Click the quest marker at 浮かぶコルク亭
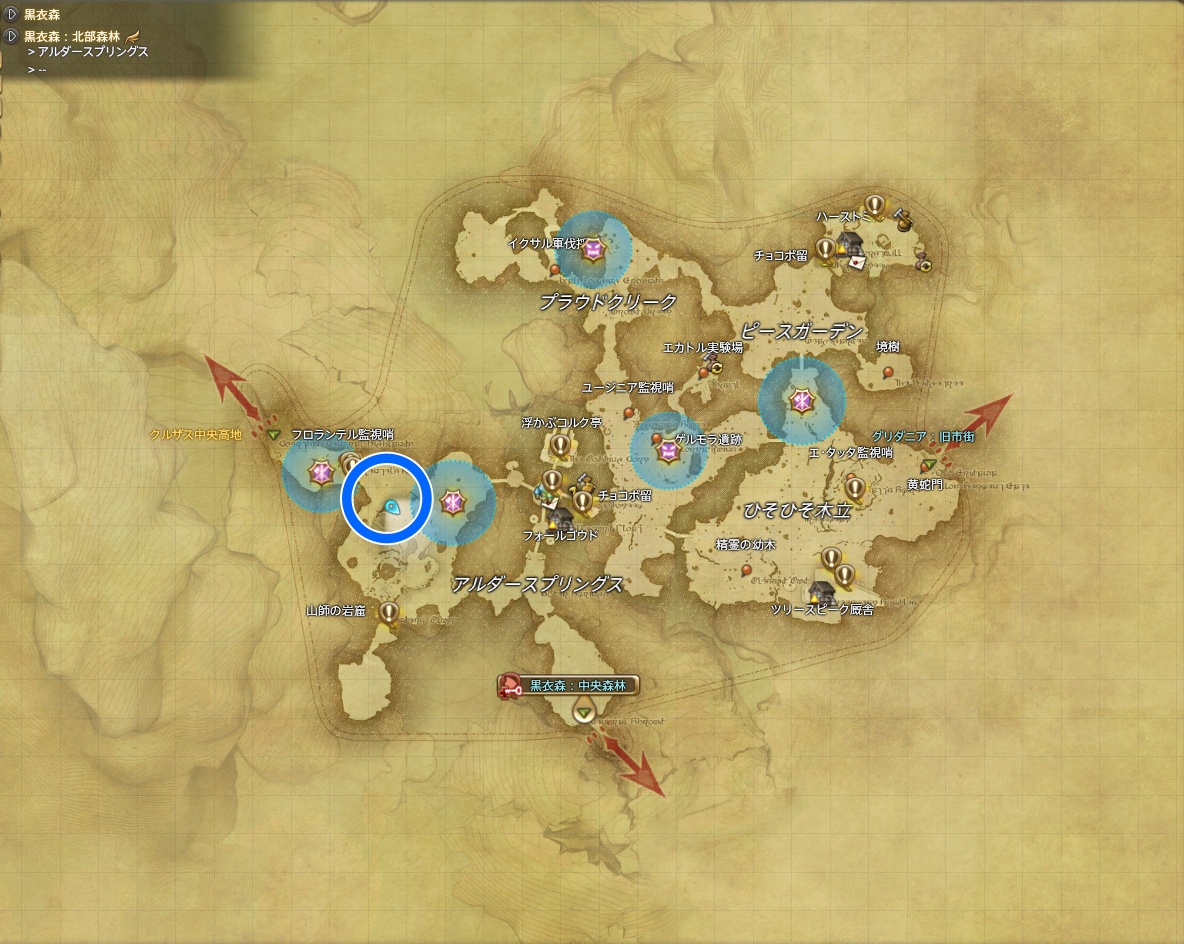The image size is (1184, 944). (x=560, y=444)
